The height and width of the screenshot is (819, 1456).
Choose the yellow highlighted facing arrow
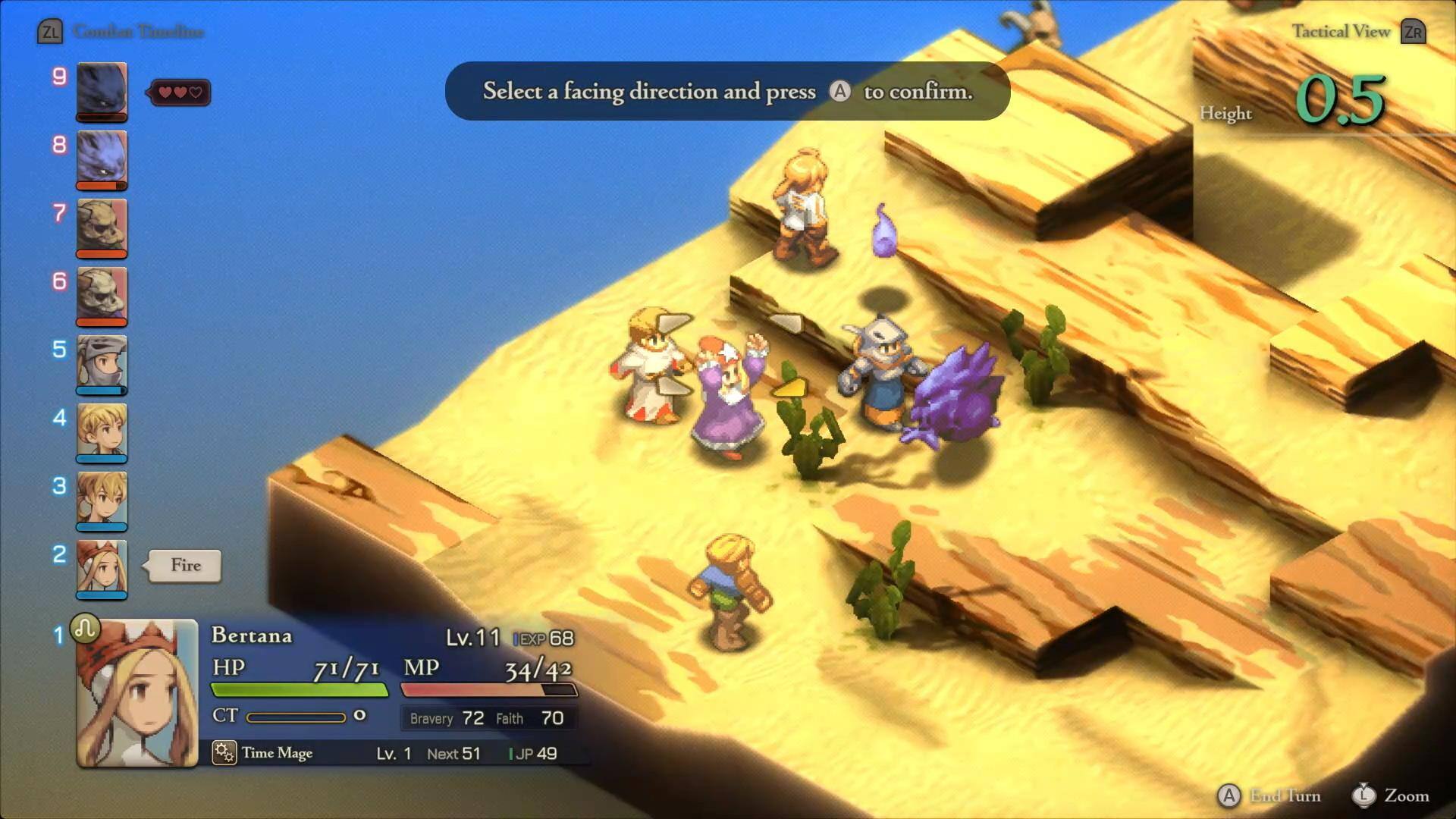tap(789, 388)
